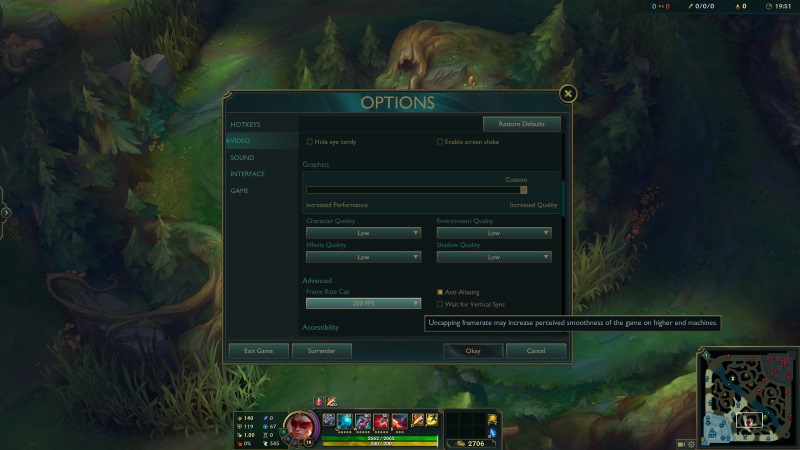Image resolution: width=800 pixels, height=450 pixels.
Task: Confirm settings with Okay
Action: (473, 351)
